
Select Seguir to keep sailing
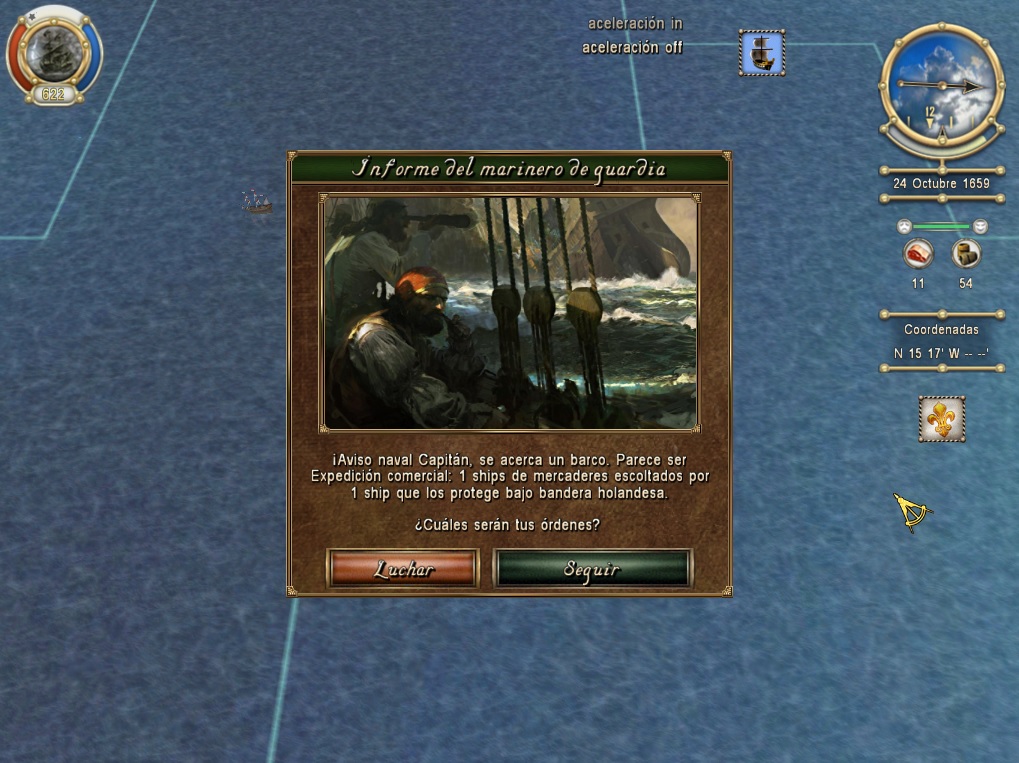point(592,569)
